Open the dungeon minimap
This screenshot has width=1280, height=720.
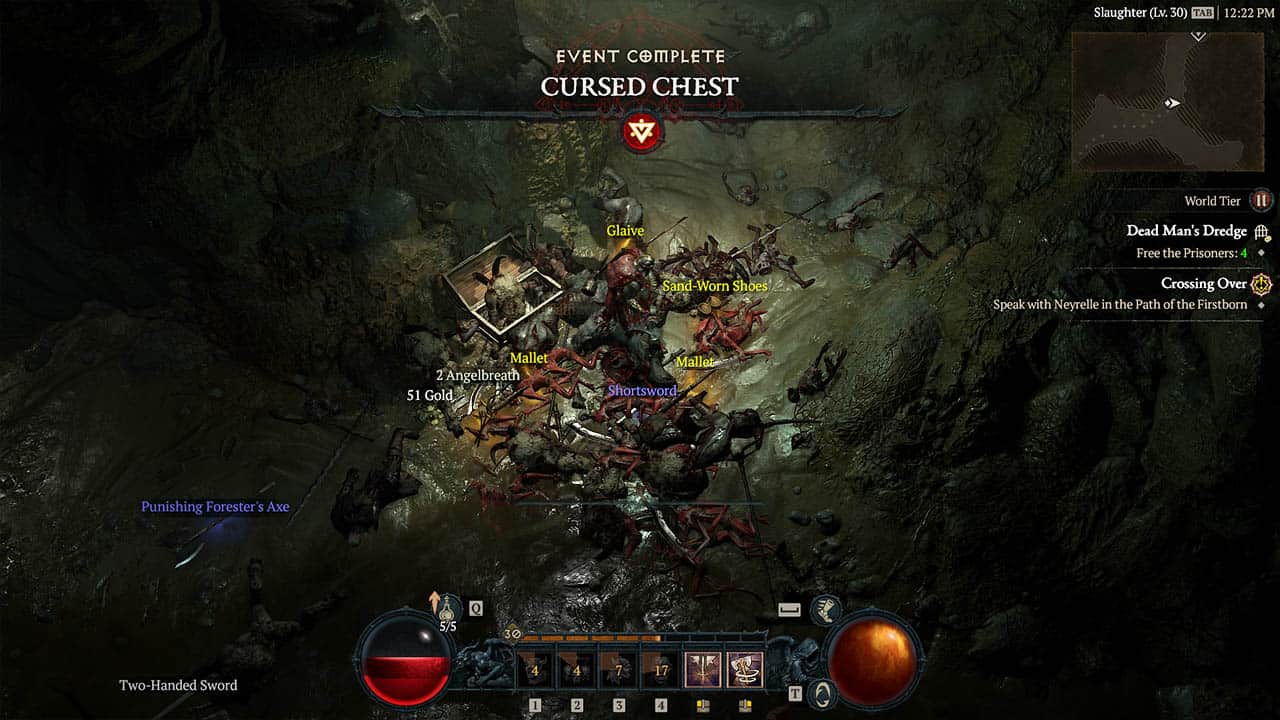[x=1168, y=102]
